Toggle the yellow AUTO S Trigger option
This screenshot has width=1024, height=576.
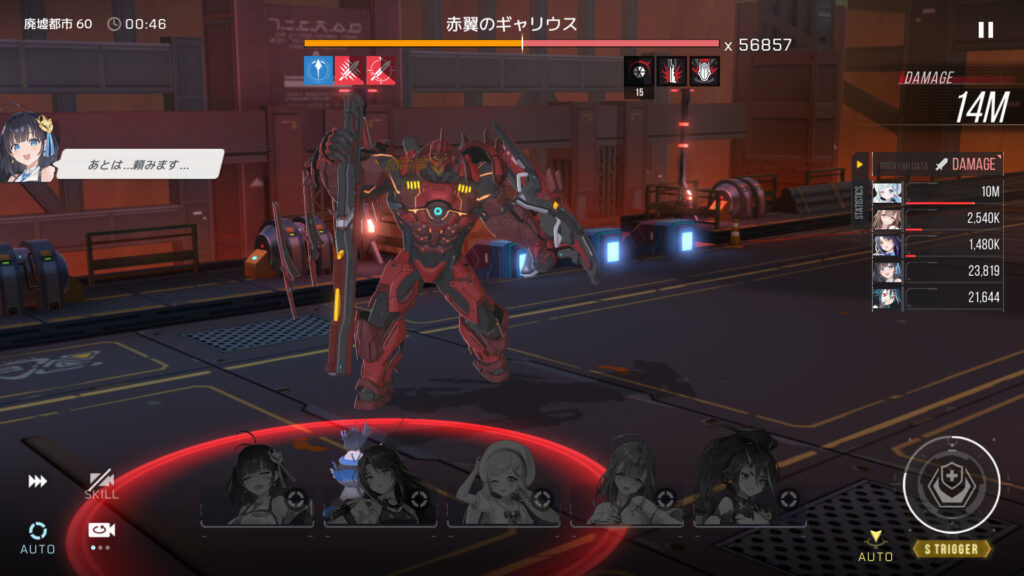[x=875, y=545]
